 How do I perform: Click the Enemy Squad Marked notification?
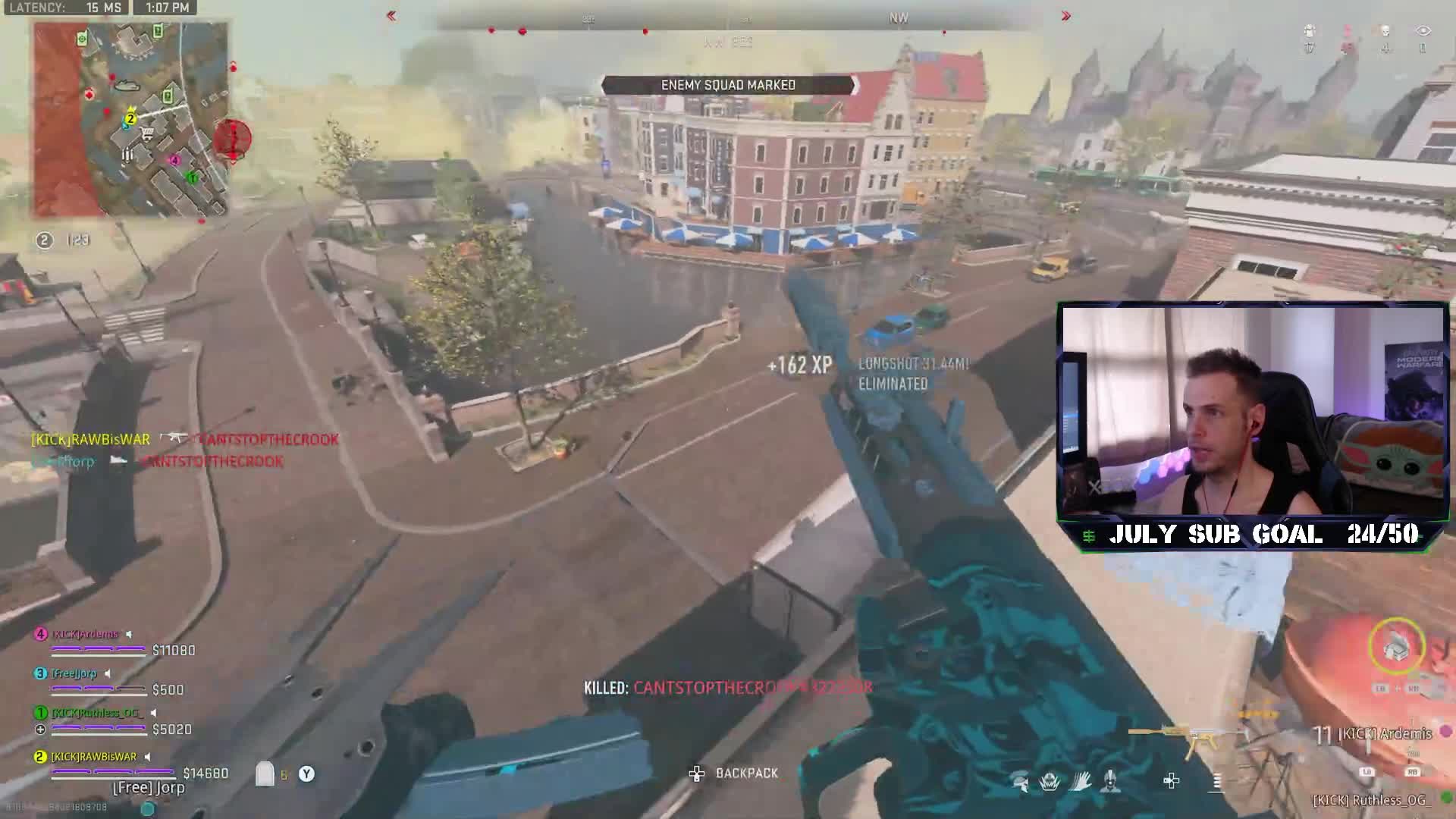[x=728, y=85]
